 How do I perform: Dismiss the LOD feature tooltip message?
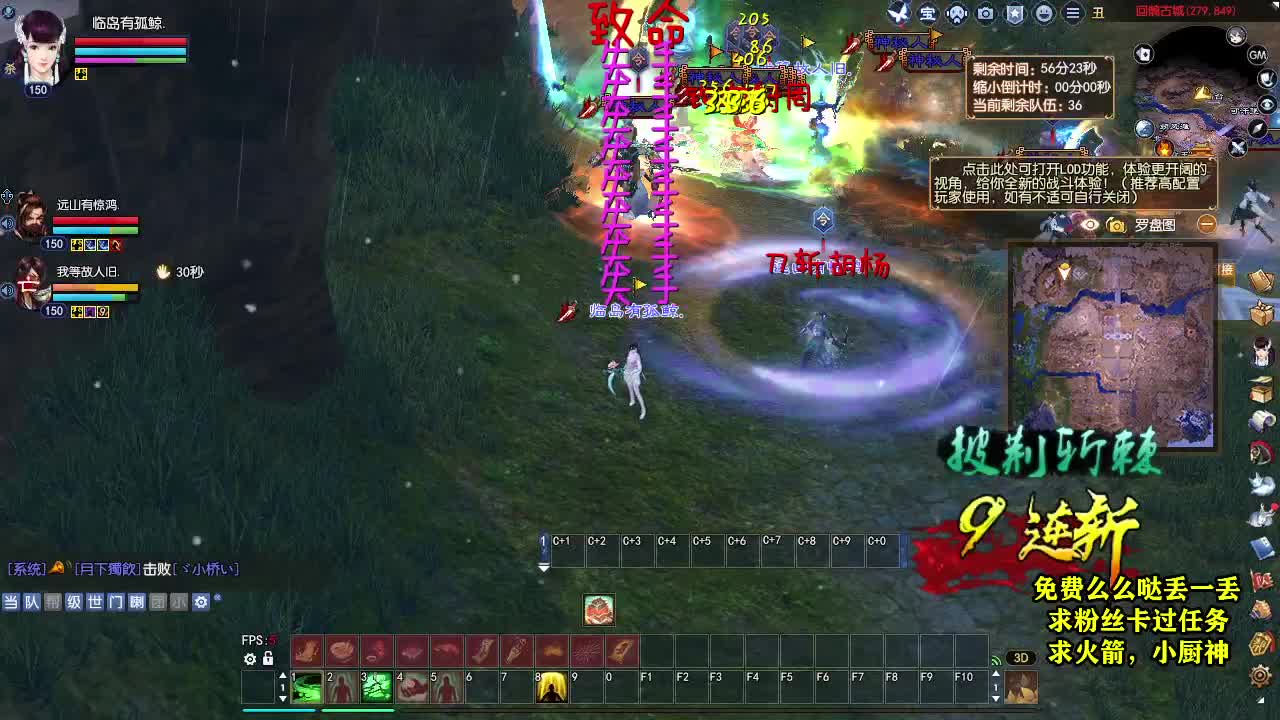click(x=1240, y=148)
